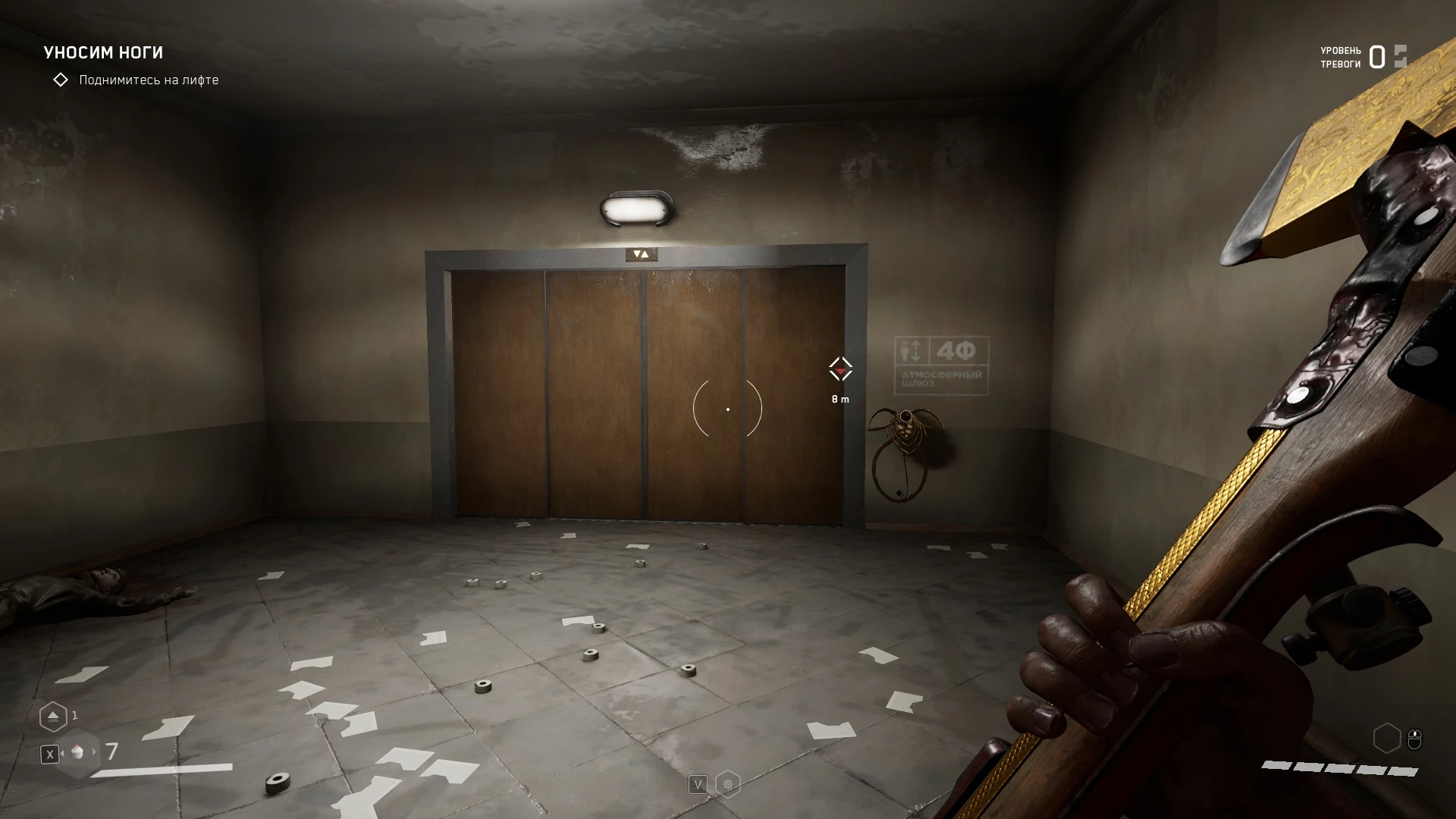
Task: Click the mission title УНОСИМ НОГИ
Action: point(105,52)
